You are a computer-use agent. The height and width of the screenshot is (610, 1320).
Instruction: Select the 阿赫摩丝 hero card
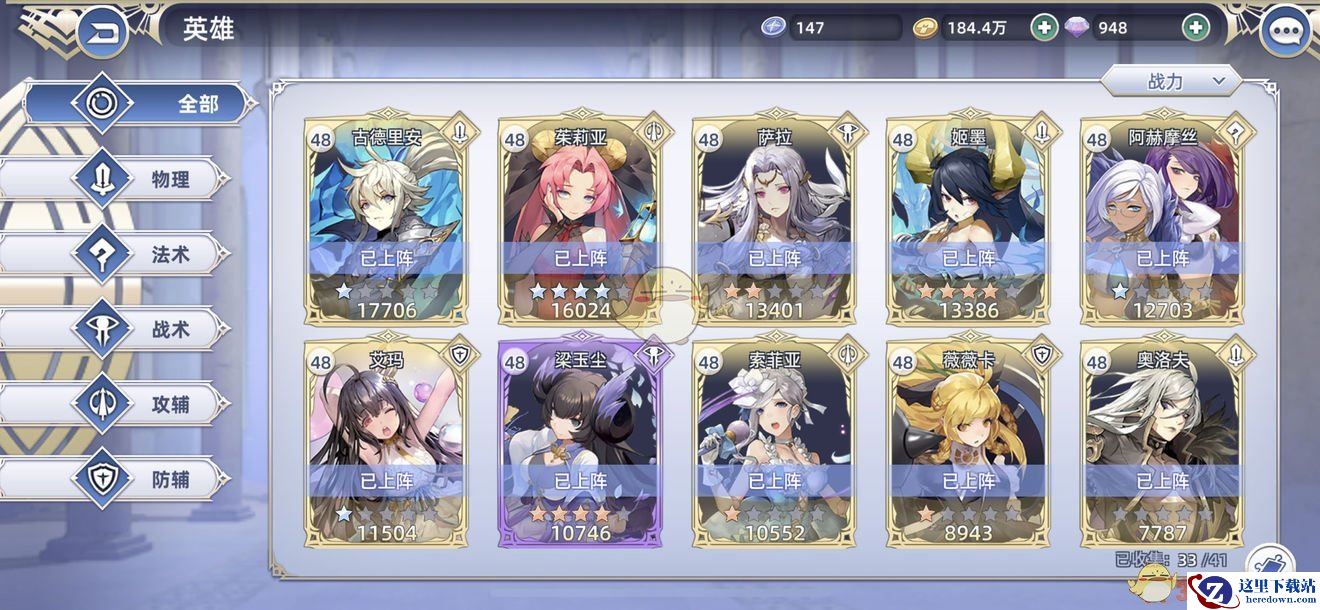click(x=1162, y=220)
